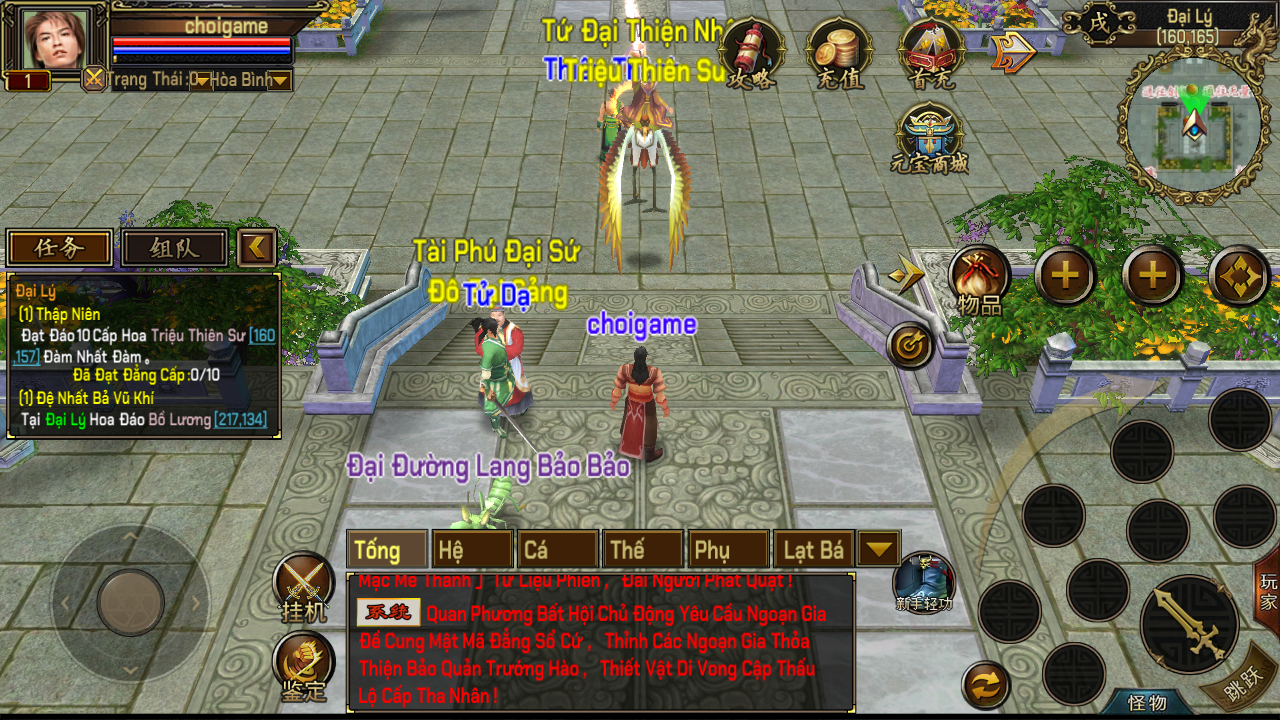The height and width of the screenshot is (720, 1280).
Task: Open the 鉴定 appraisal button
Action: click(304, 666)
